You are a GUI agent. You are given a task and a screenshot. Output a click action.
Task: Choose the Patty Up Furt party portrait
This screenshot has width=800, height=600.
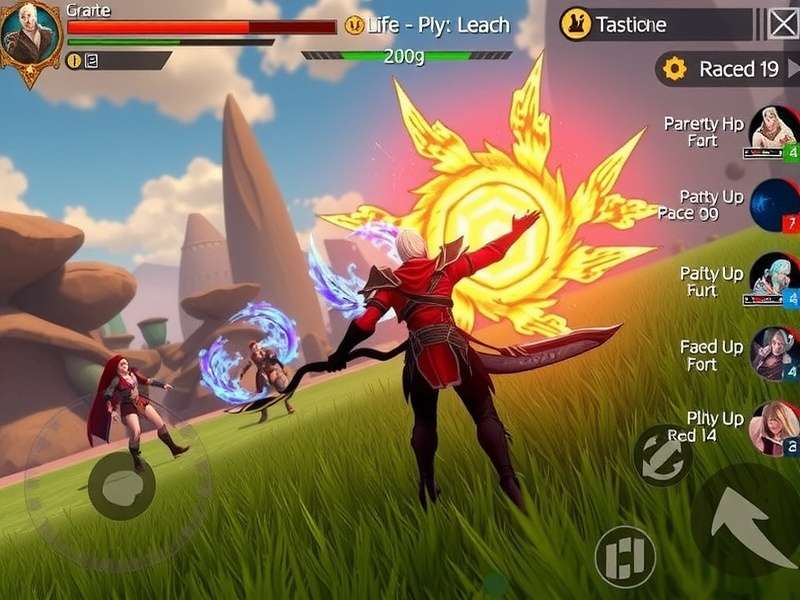point(774,280)
